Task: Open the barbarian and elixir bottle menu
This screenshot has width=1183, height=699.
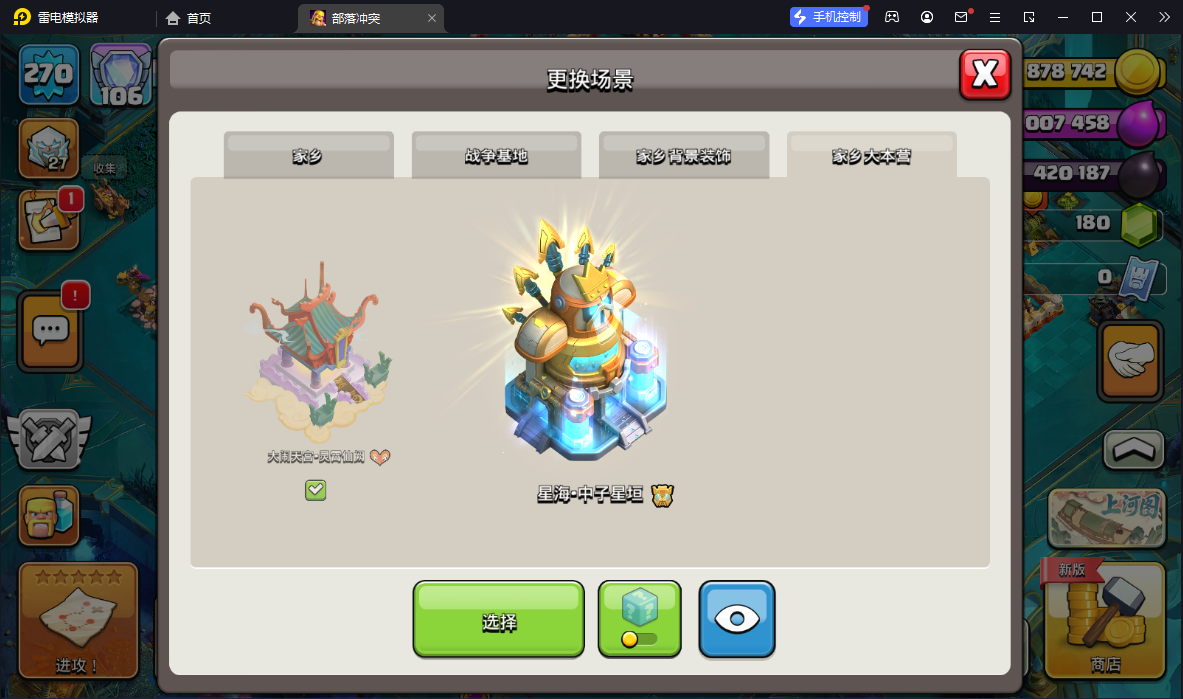Action: [x=49, y=515]
